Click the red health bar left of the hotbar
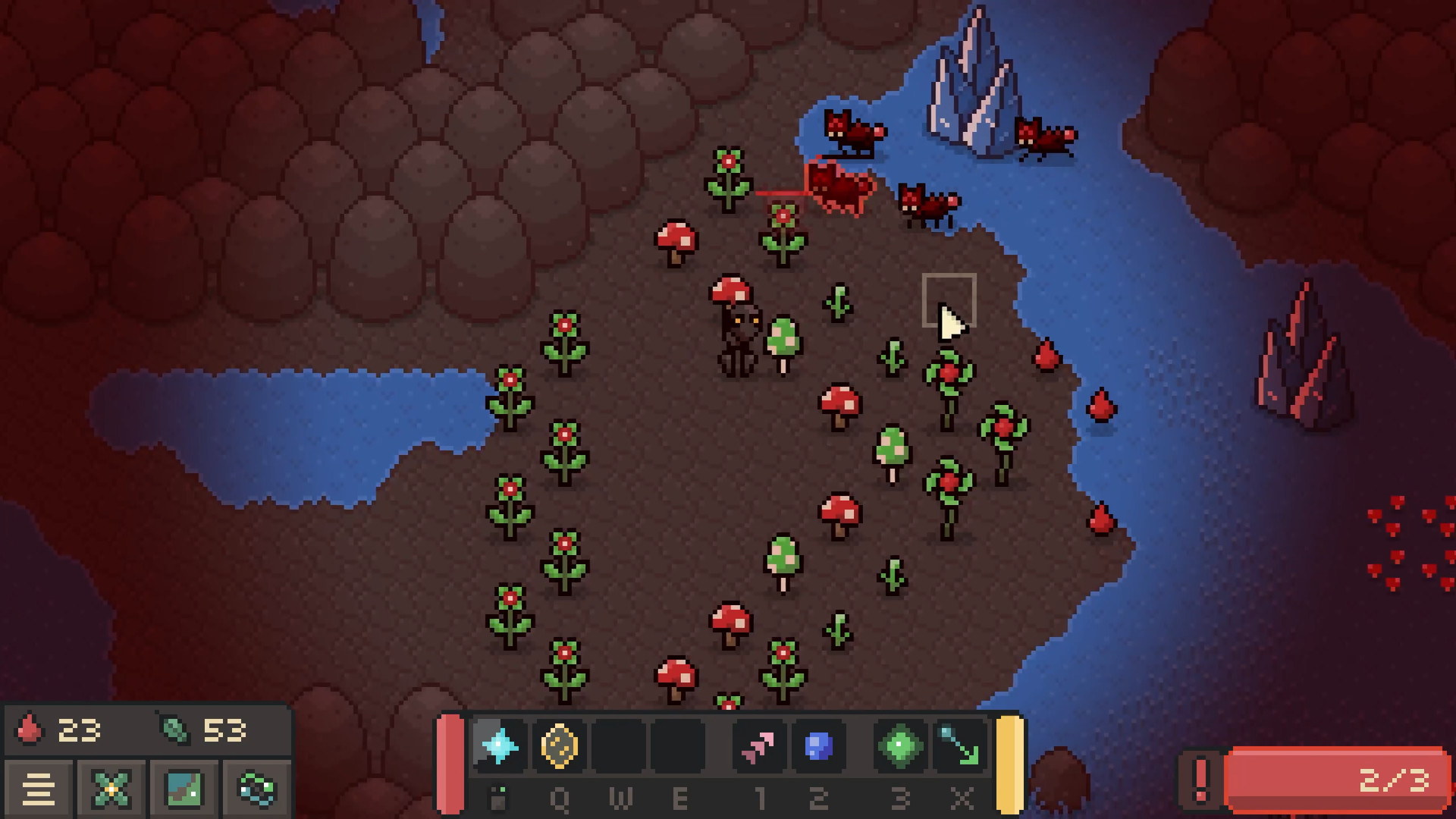The height and width of the screenshot is (819, 1456). coord(452,762)
